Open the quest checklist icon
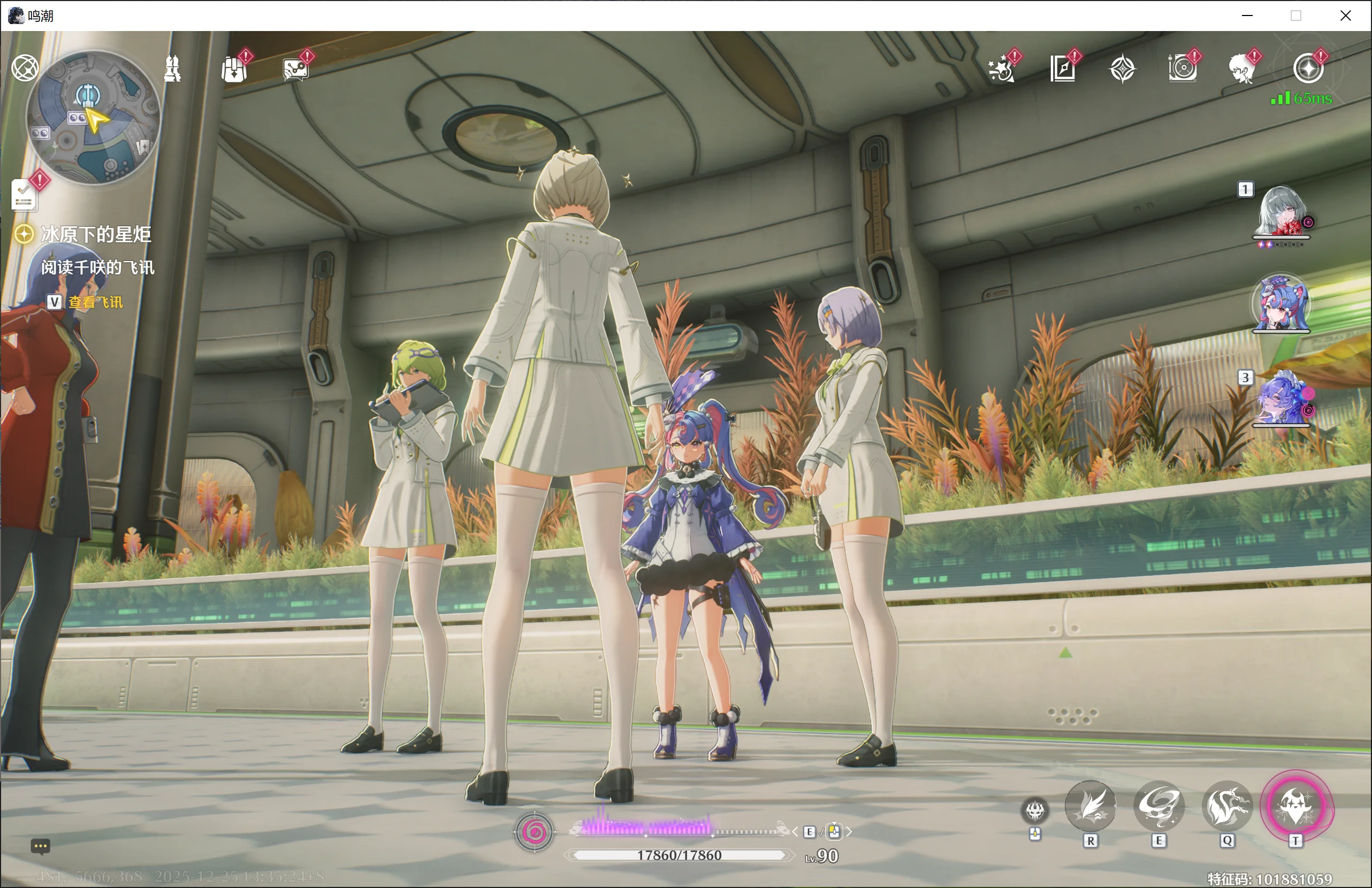1372x888 pixels. (x=24, y=195)
